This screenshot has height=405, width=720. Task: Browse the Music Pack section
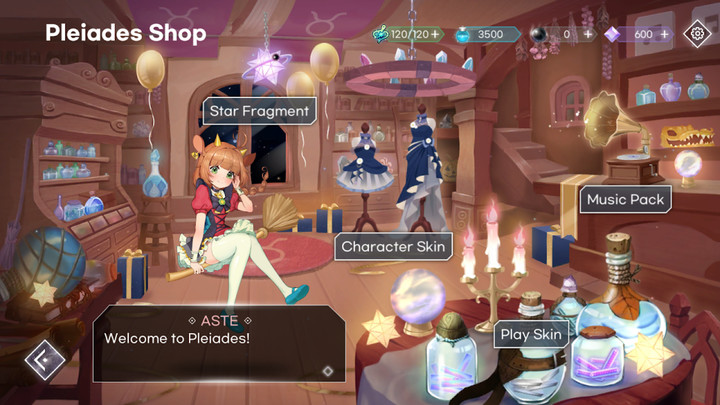[625, 199]
